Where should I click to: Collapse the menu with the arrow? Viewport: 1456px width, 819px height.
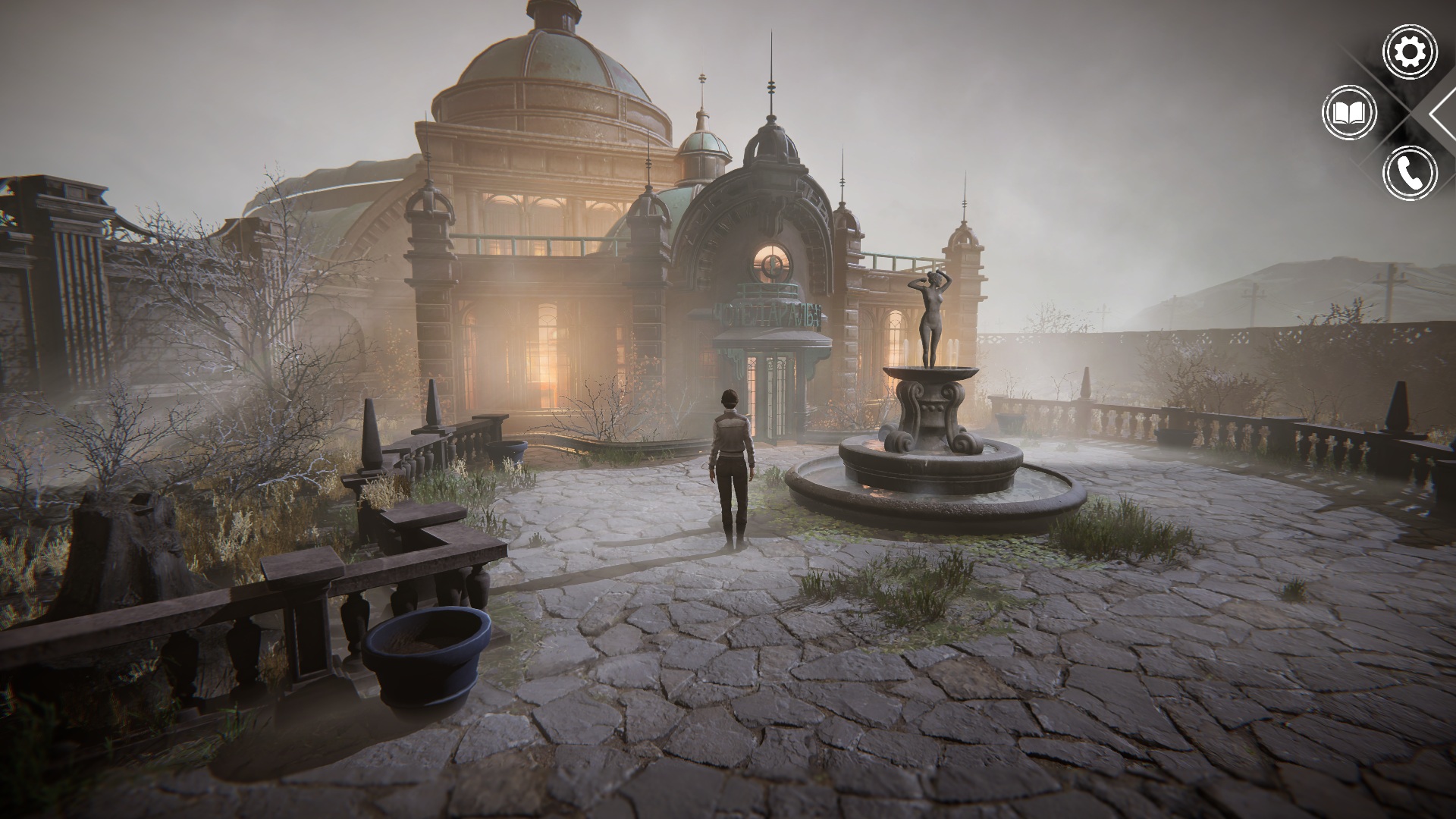(x=1442, y=114)
